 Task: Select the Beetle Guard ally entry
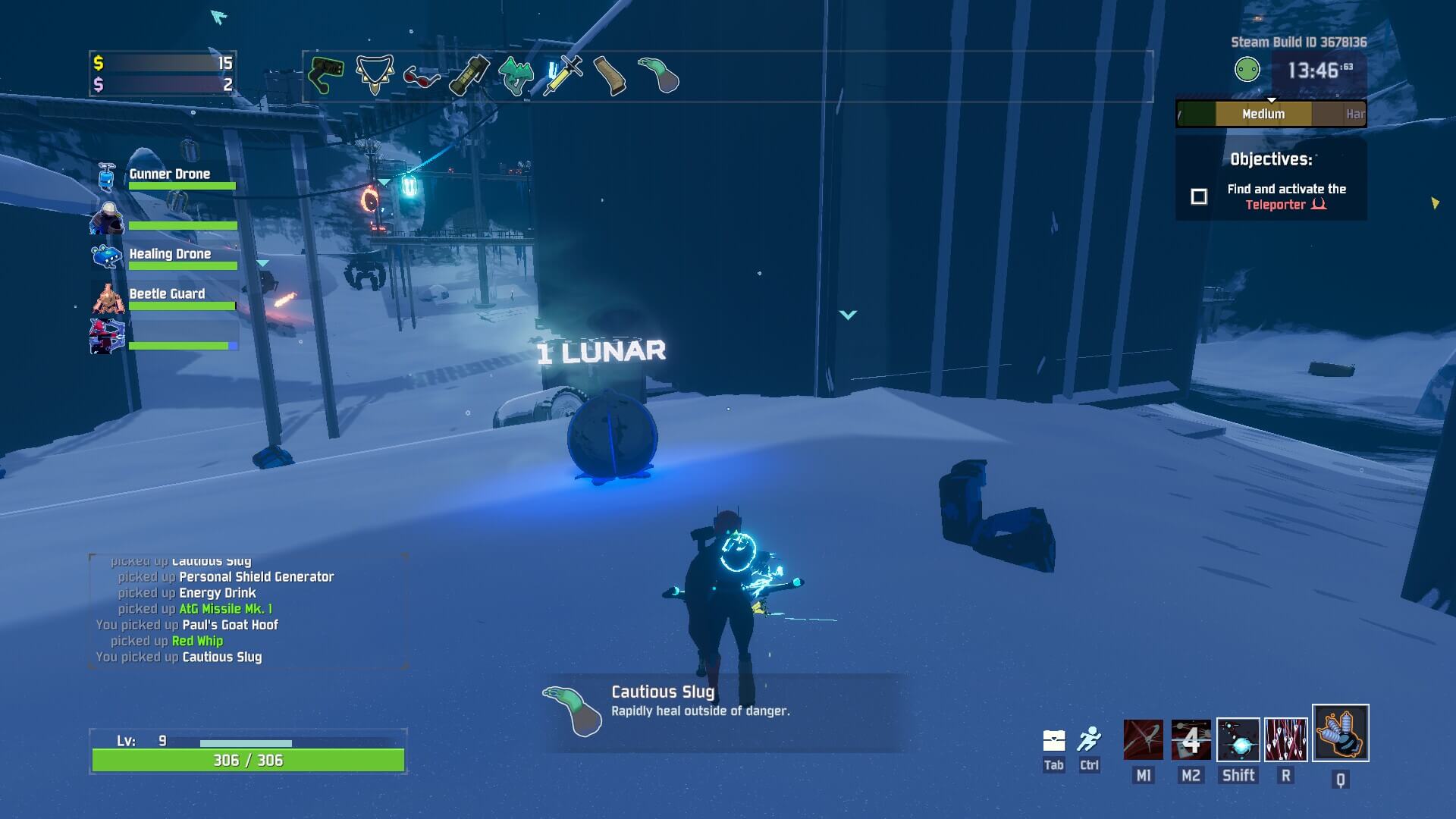[167, 297]
